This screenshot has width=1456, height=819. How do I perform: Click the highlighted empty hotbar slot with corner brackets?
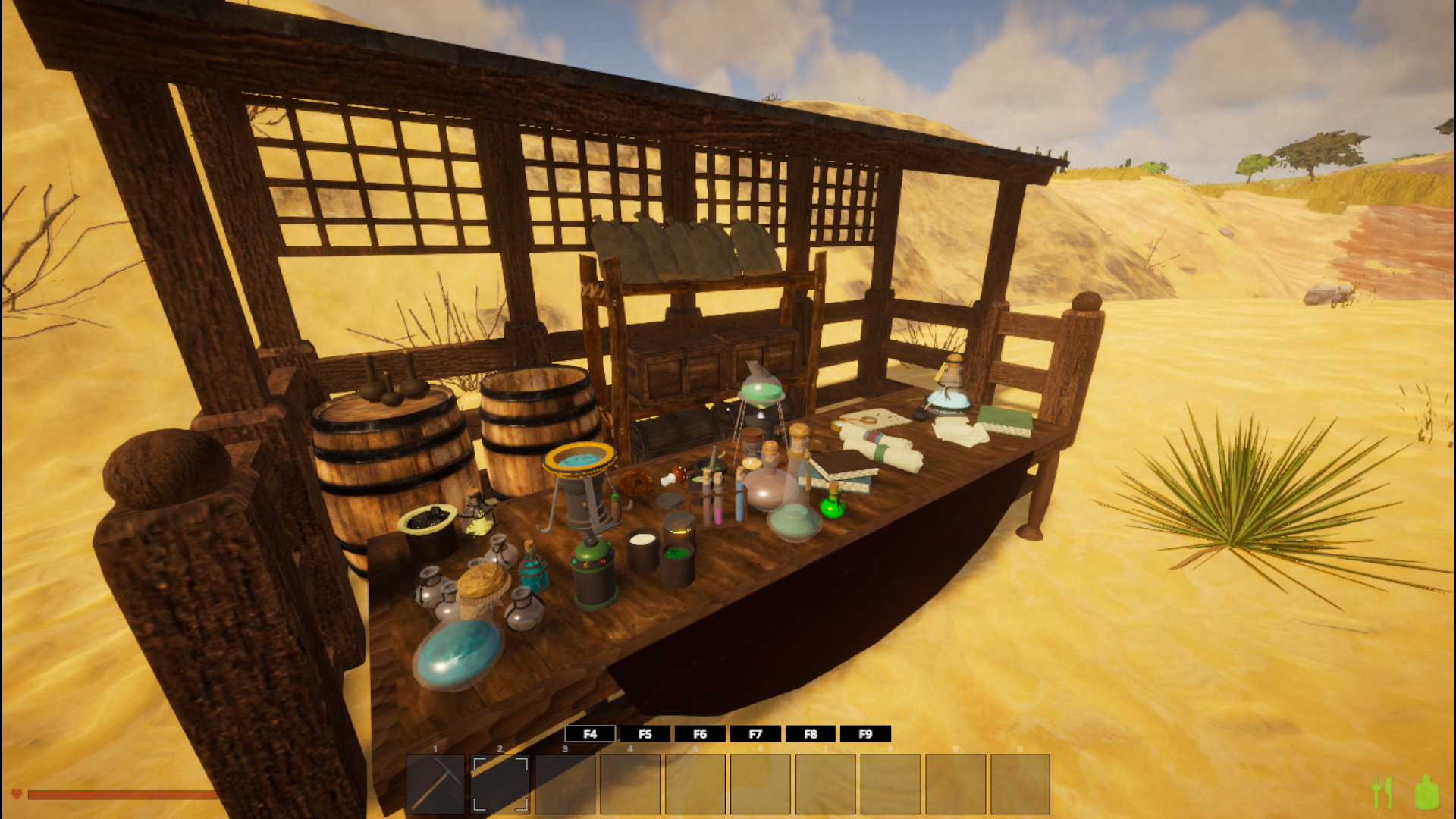pos(500,783)
